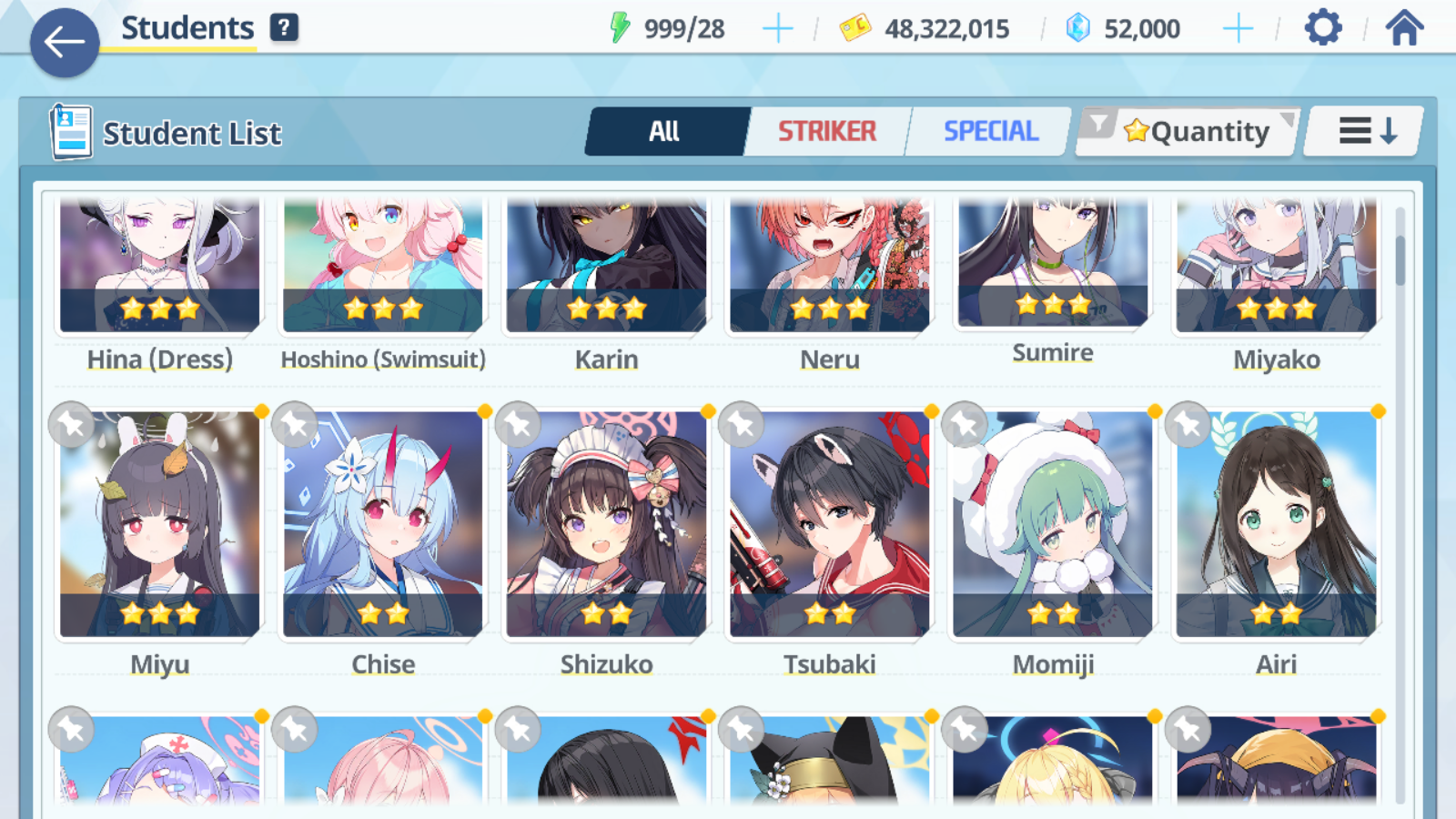The image size is (1456, 819).
Task: Add gems with the plus next to 52,000
Action: tap(1238, 29)
